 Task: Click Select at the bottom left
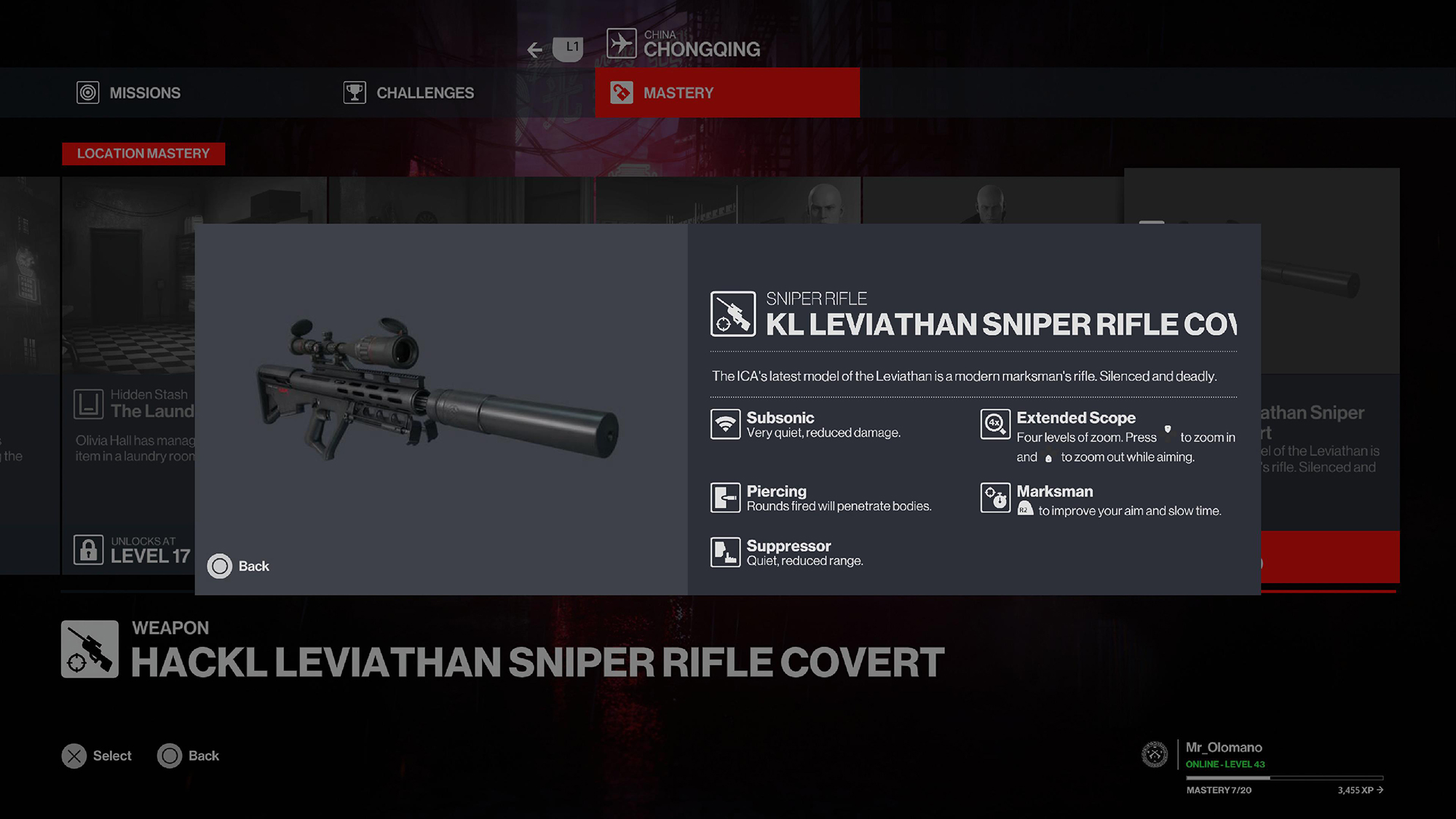[x=97, y=756]
